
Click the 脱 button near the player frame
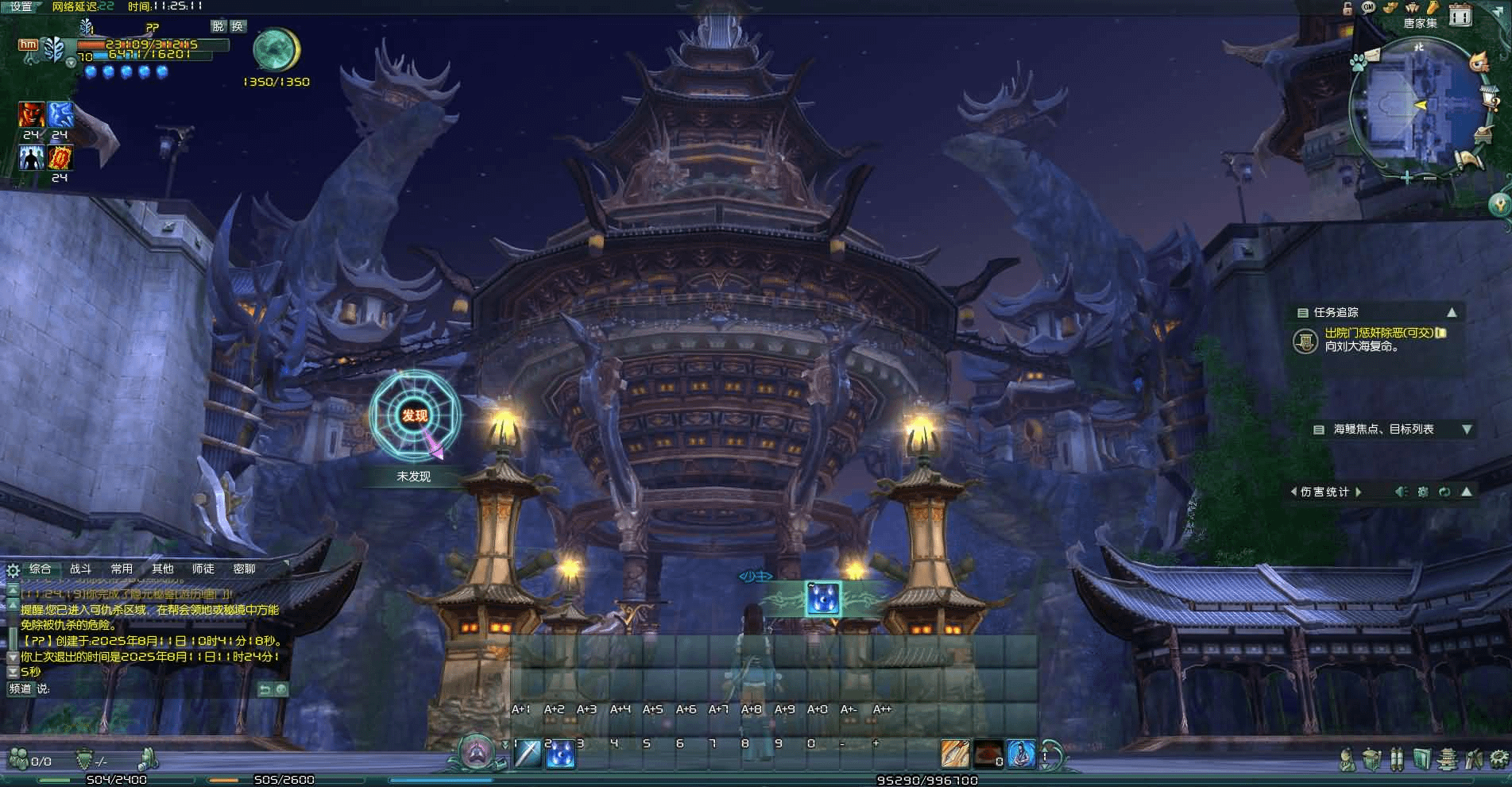tap(218, 26)
